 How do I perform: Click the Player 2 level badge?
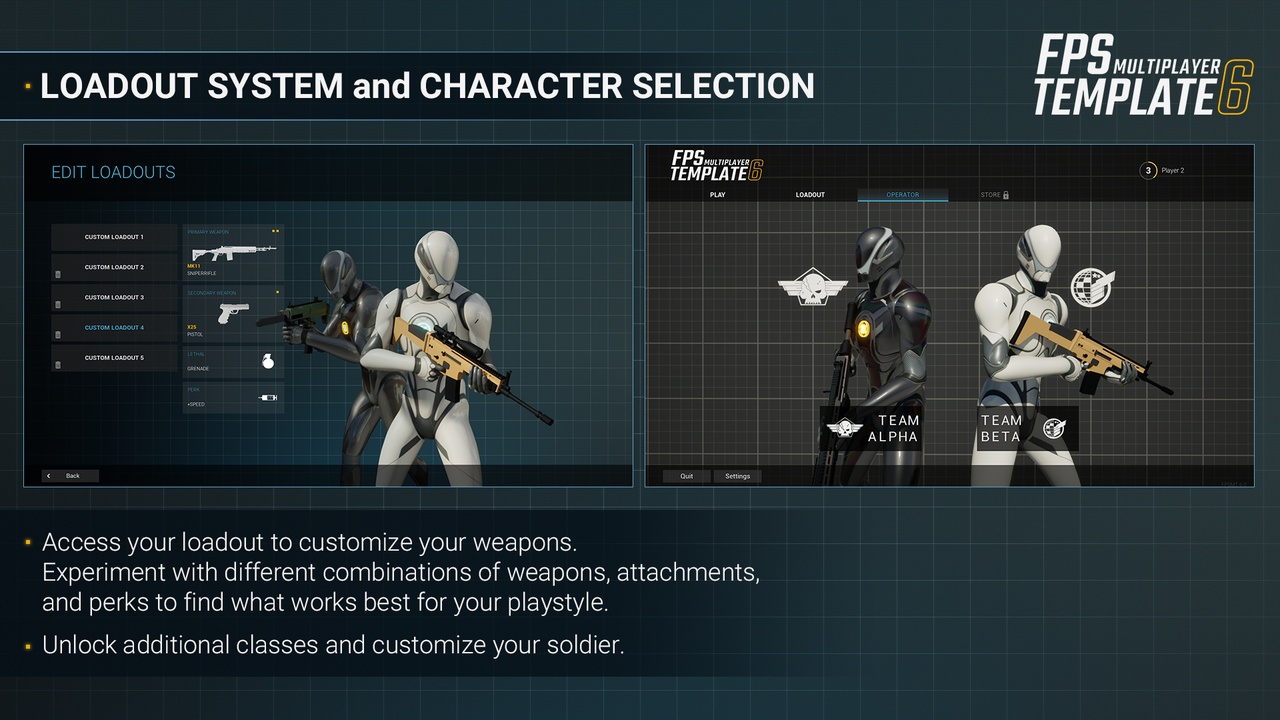1149,171
